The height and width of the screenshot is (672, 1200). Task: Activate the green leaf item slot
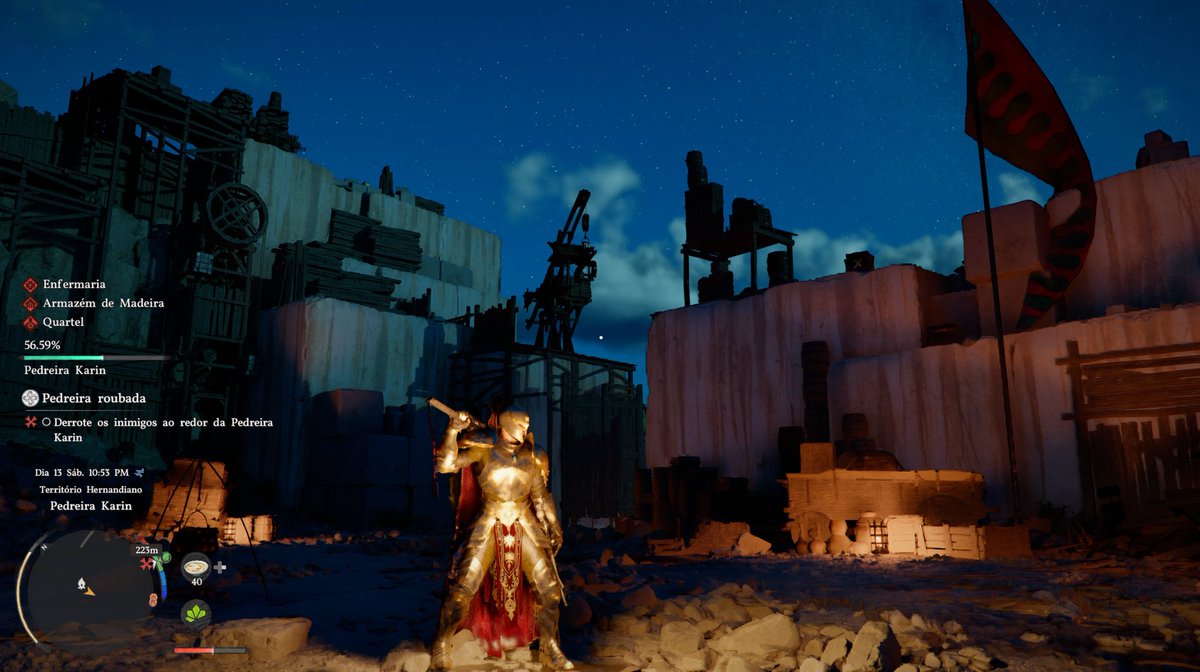[x=196, y=612]
